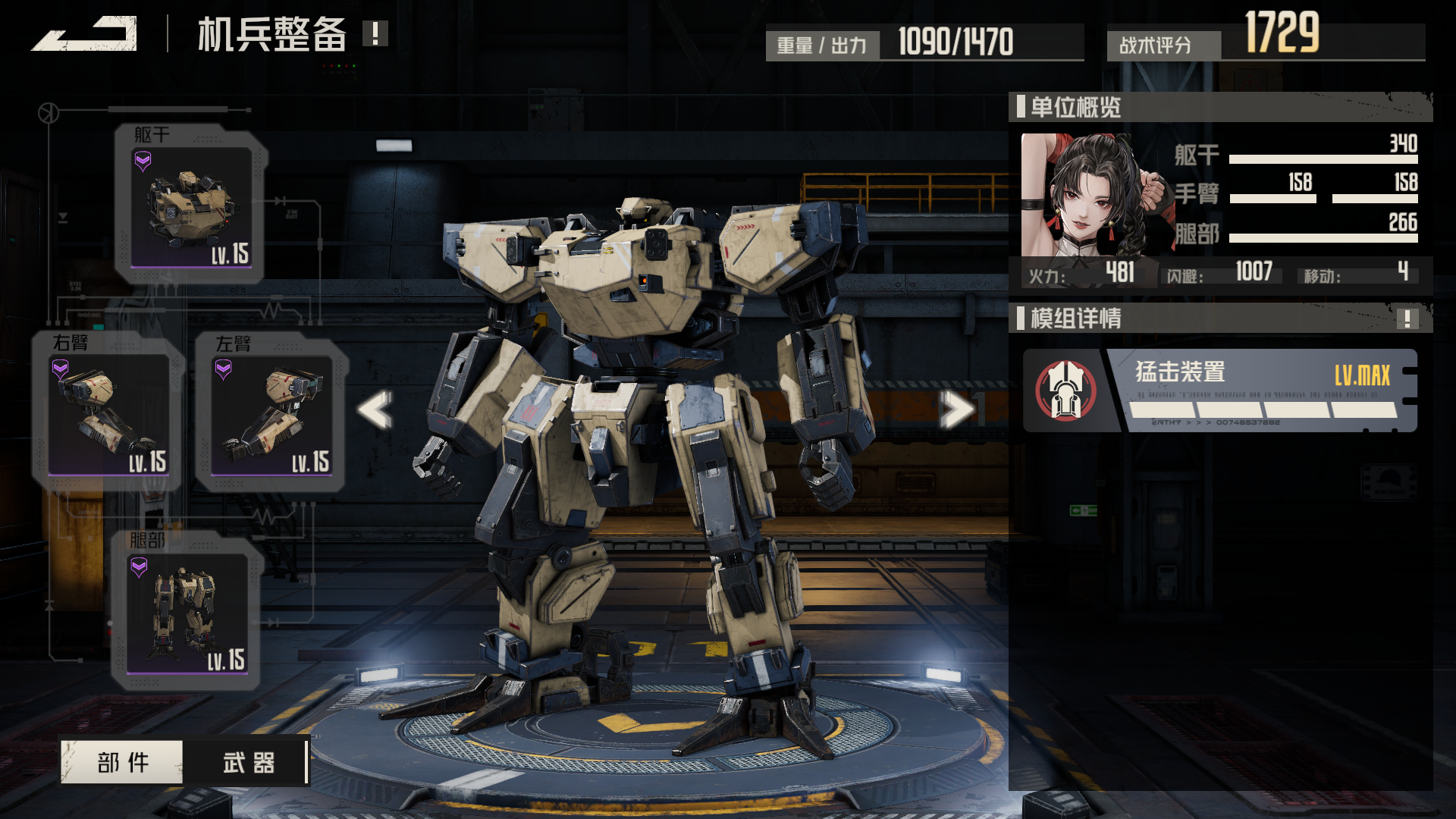Show the previous mech with left arrow
1456x819 pixels.
click(x=375, y=409)
